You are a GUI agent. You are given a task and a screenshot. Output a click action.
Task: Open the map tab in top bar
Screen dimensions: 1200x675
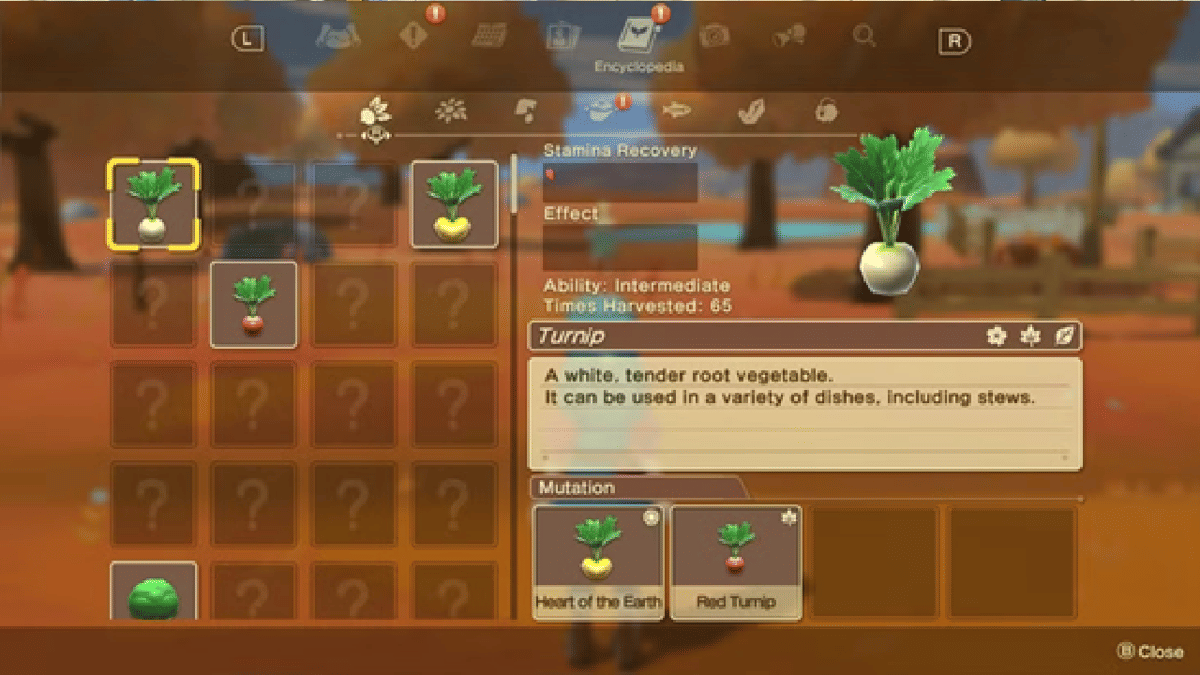click(338, 36)
